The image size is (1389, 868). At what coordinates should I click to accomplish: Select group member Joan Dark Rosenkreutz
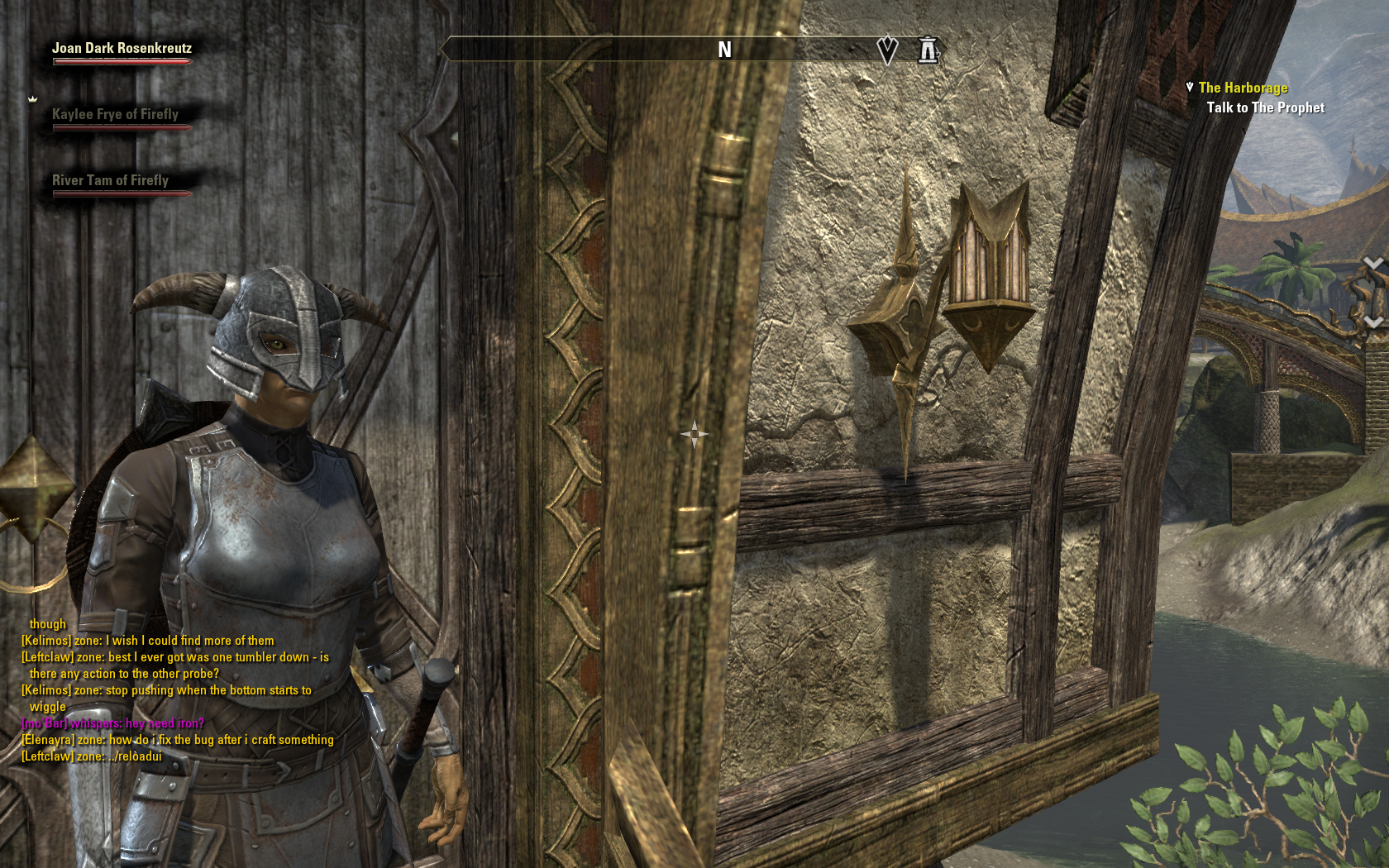click(x=122, y=49)
